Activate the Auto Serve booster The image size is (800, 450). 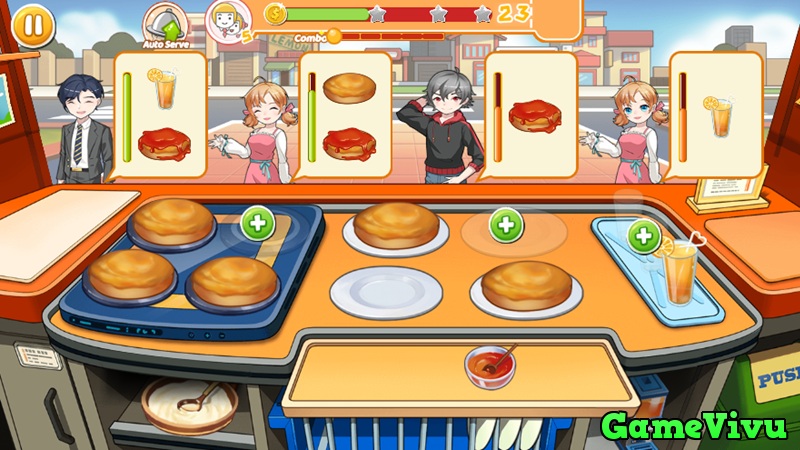(165, 22)
